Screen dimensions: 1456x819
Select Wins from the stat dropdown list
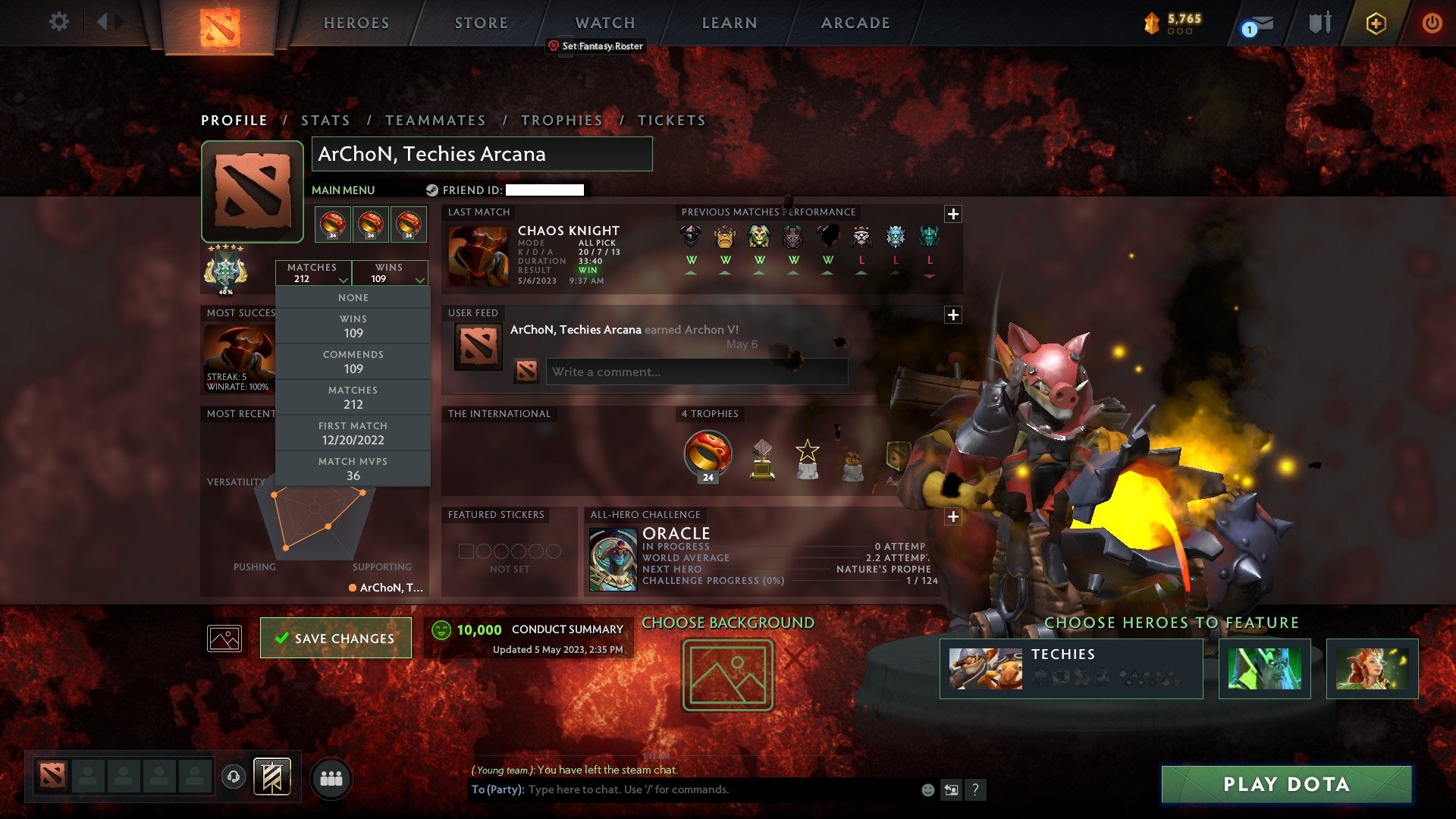353,326
